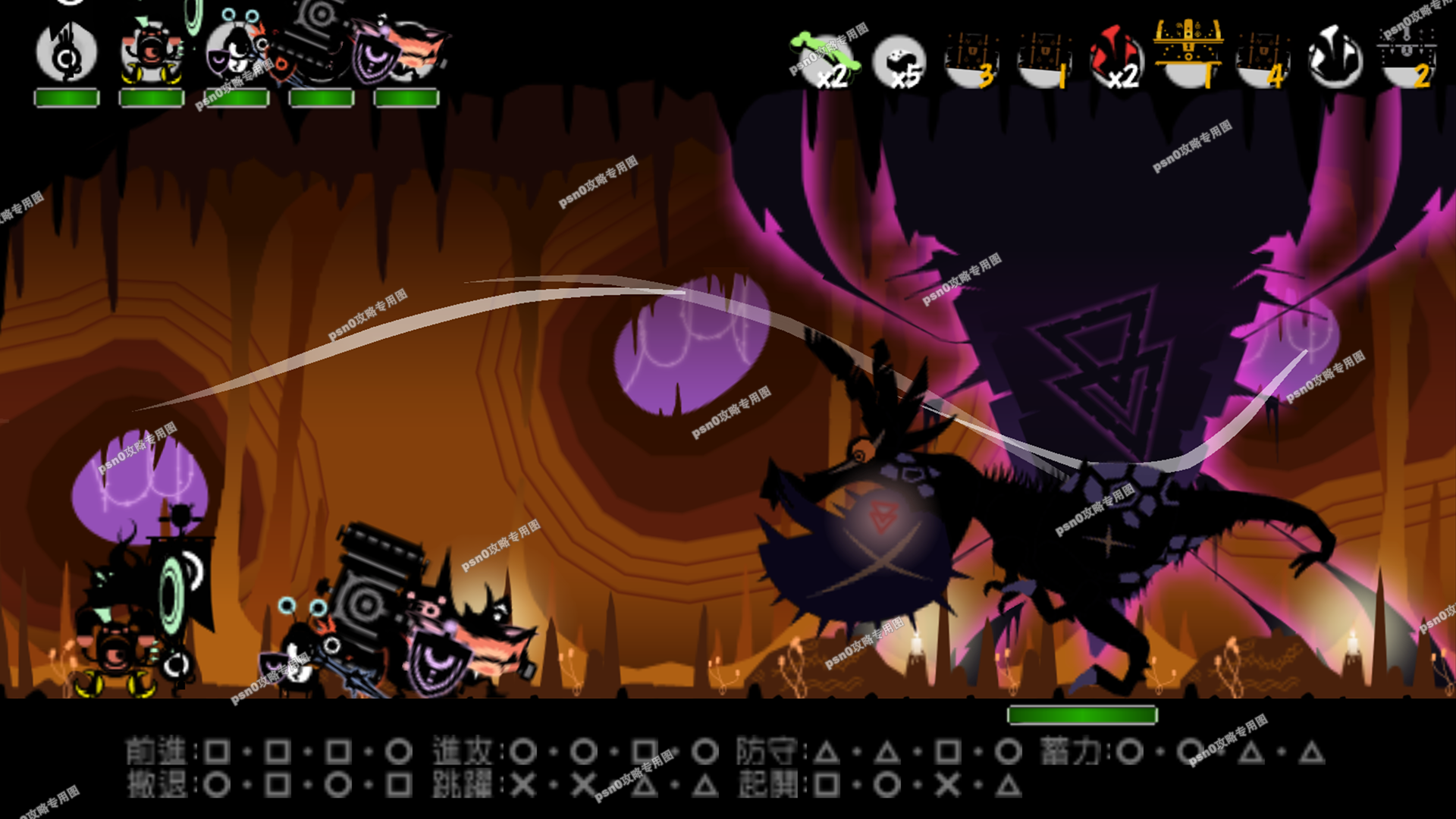Click the brown chest icon numbered 3
1456x819 pixels.
click(x=971, y=59)
